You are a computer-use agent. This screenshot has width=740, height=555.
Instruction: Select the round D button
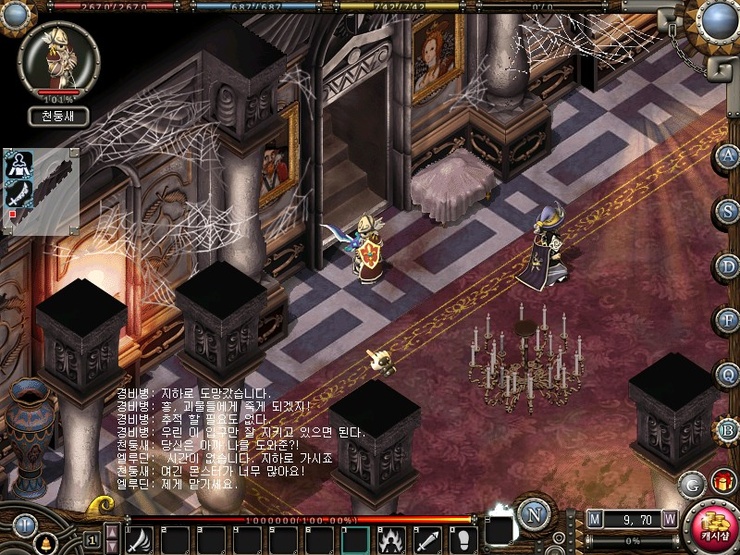pyautogui.click(x=727, y=266)
